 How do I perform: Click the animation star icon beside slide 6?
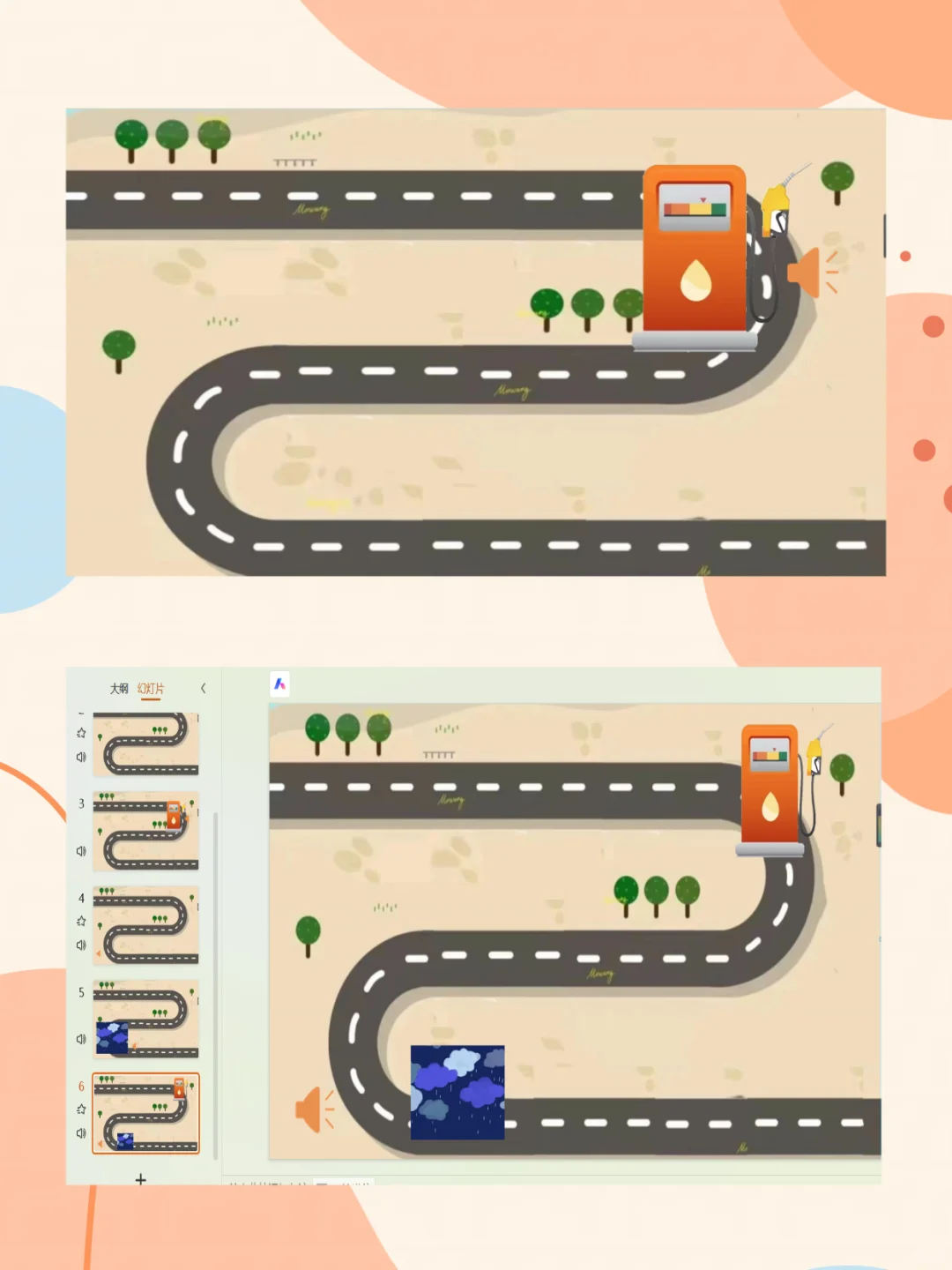click(x=81, y=1109)
